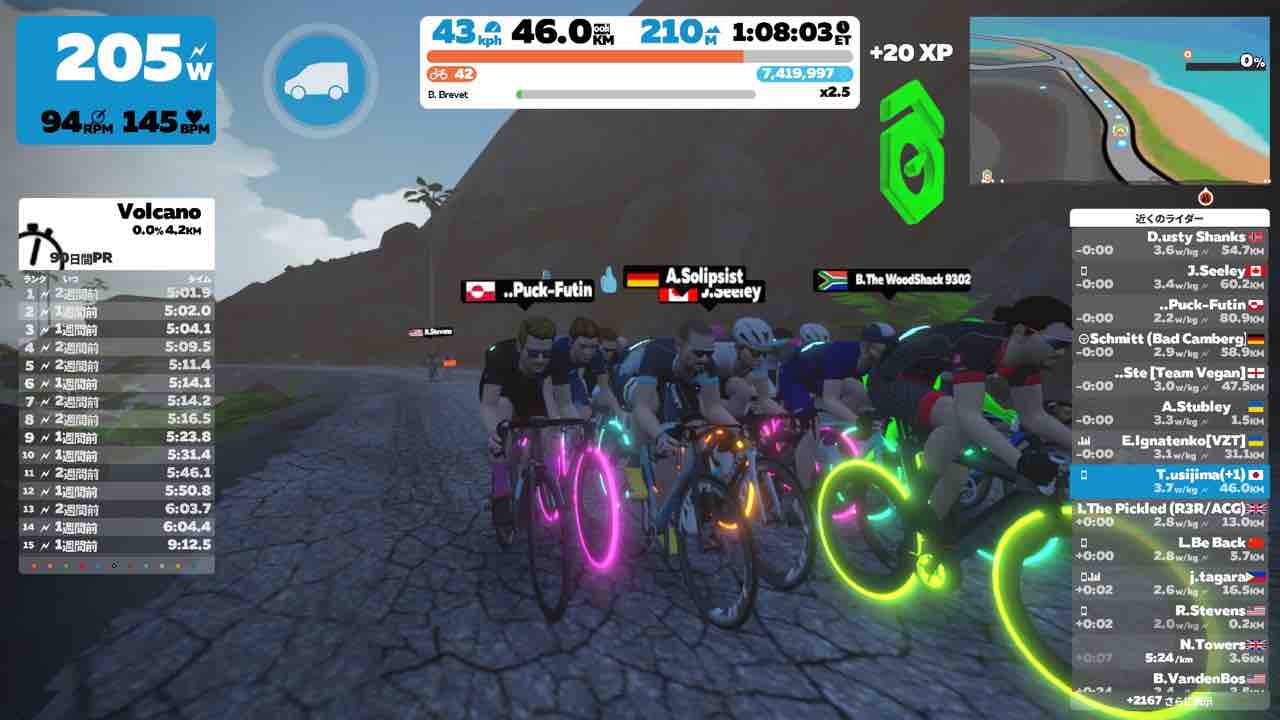The image size is (1280, 720).
Task: Click the van draft power-up icon
Action: [319, 82]
